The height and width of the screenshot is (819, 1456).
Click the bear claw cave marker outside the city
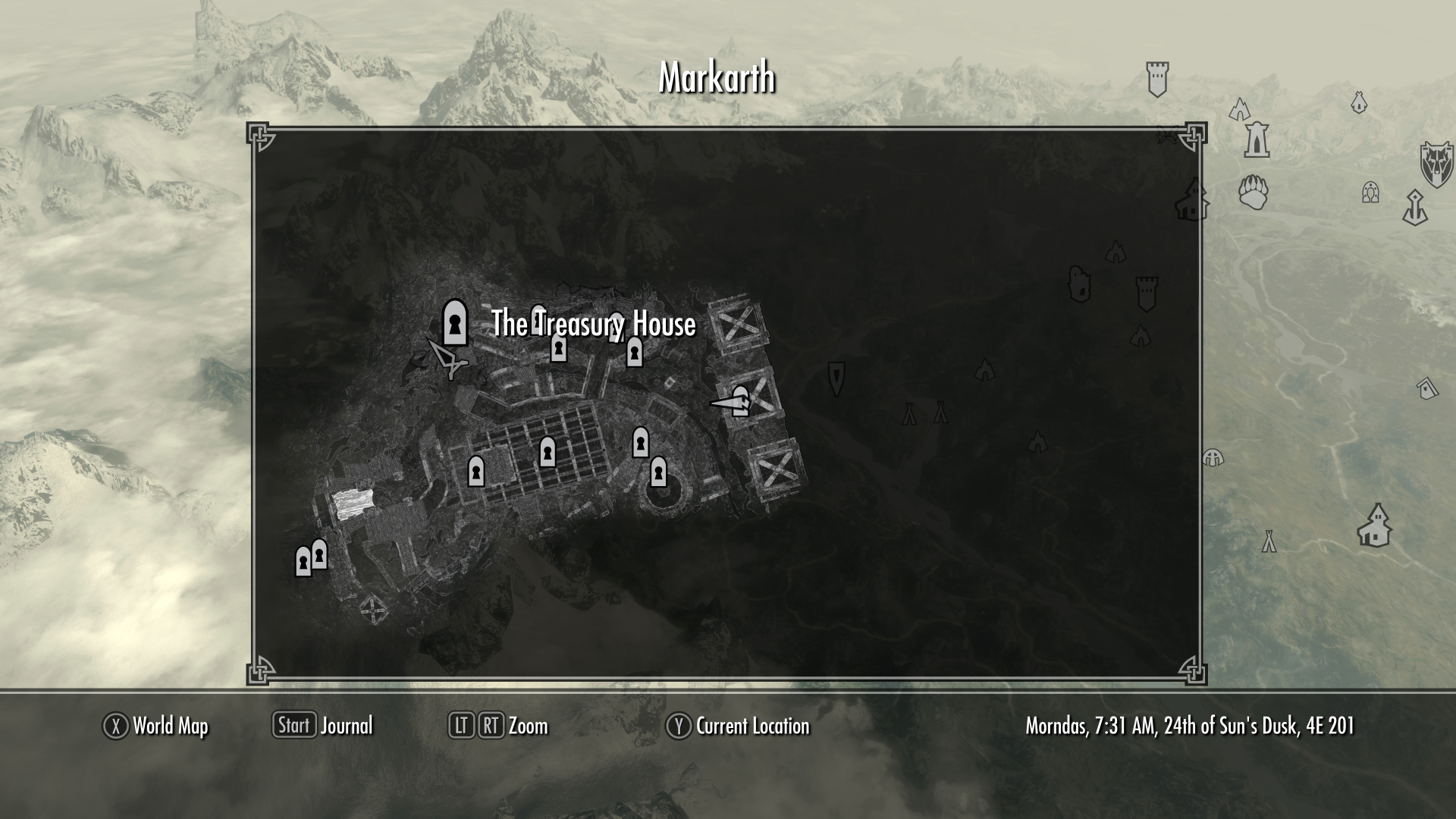tap(1254, 193)
